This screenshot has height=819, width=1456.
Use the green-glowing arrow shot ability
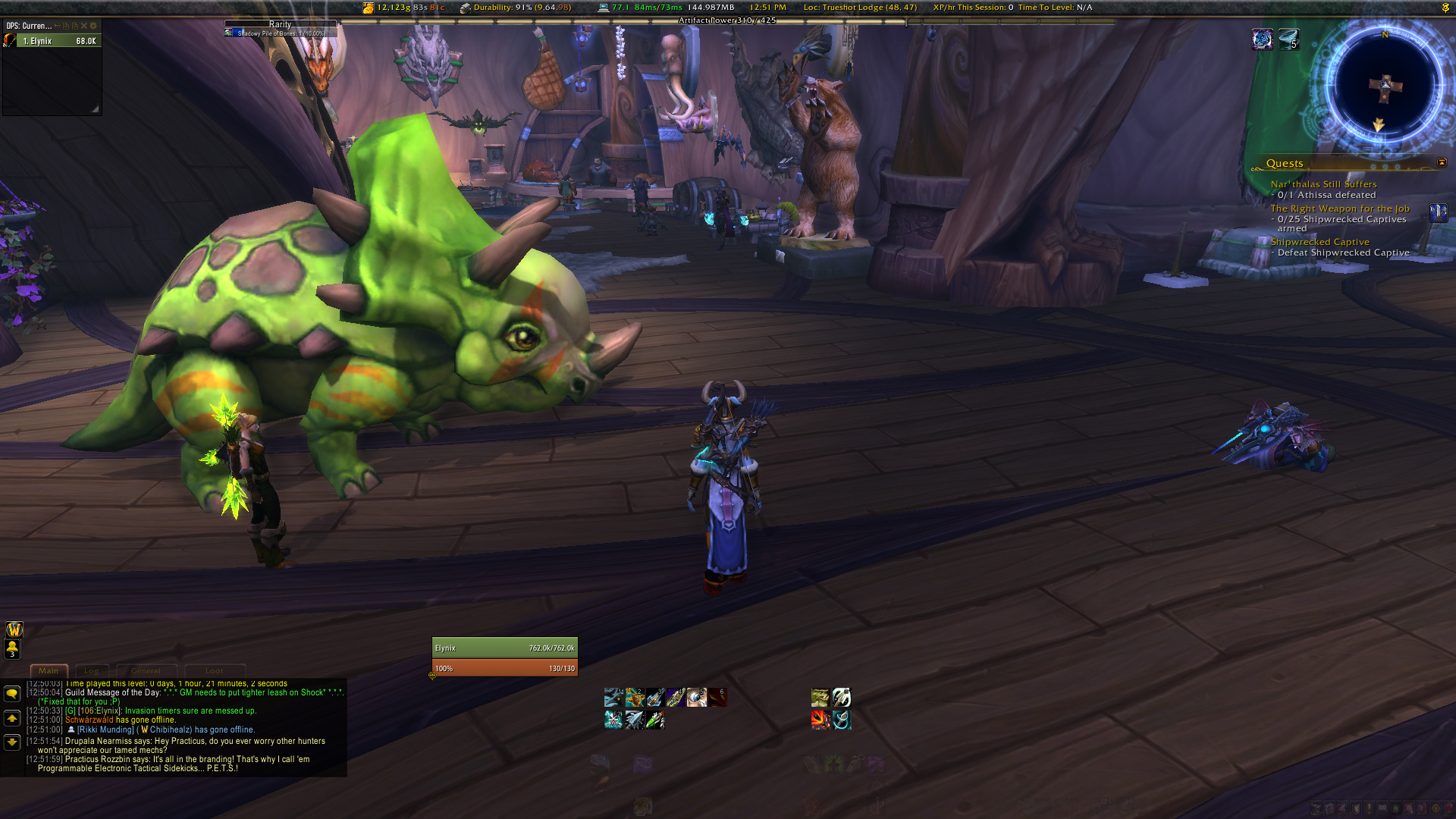[x=655, y=720]
